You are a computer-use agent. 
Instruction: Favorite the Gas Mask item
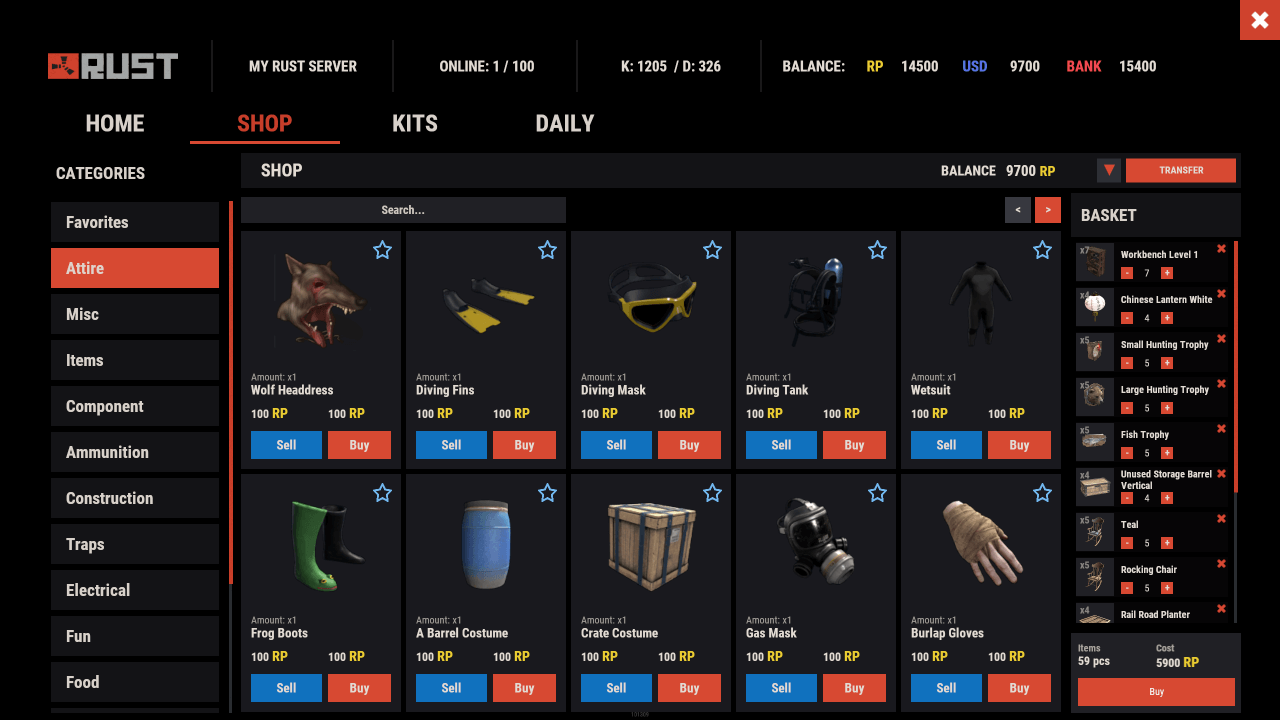877,493
